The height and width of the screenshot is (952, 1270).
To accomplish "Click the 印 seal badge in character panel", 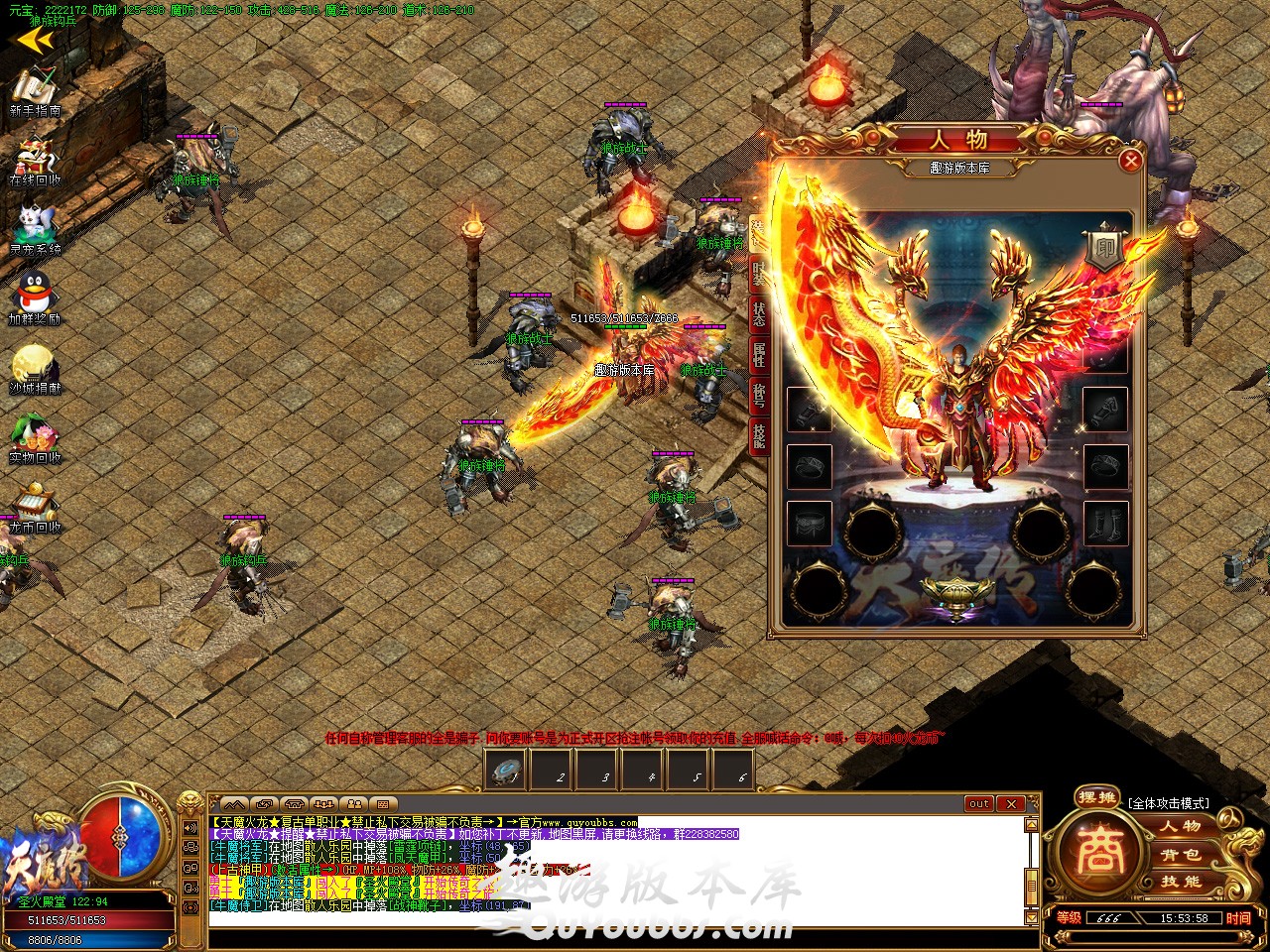I will [x=1102, y=250].
